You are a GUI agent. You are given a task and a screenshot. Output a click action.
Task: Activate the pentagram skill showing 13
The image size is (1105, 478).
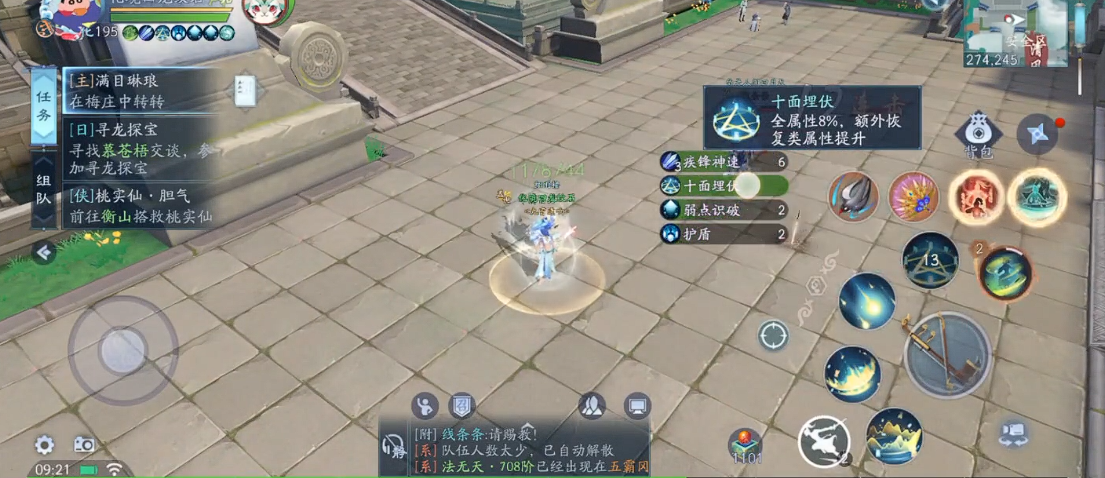(x=930, y=261)
